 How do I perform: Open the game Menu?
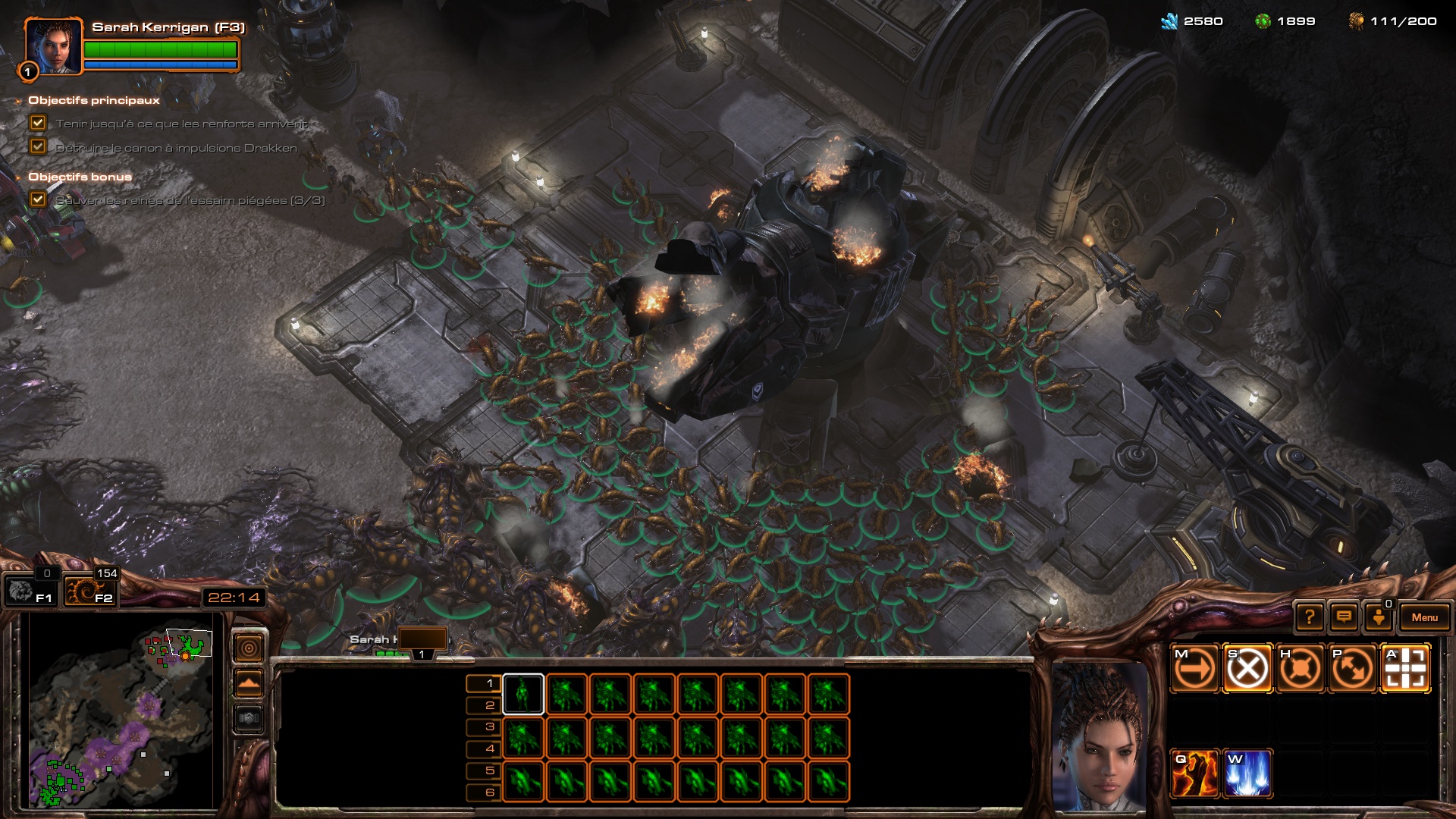click(x=1424, y=617)
